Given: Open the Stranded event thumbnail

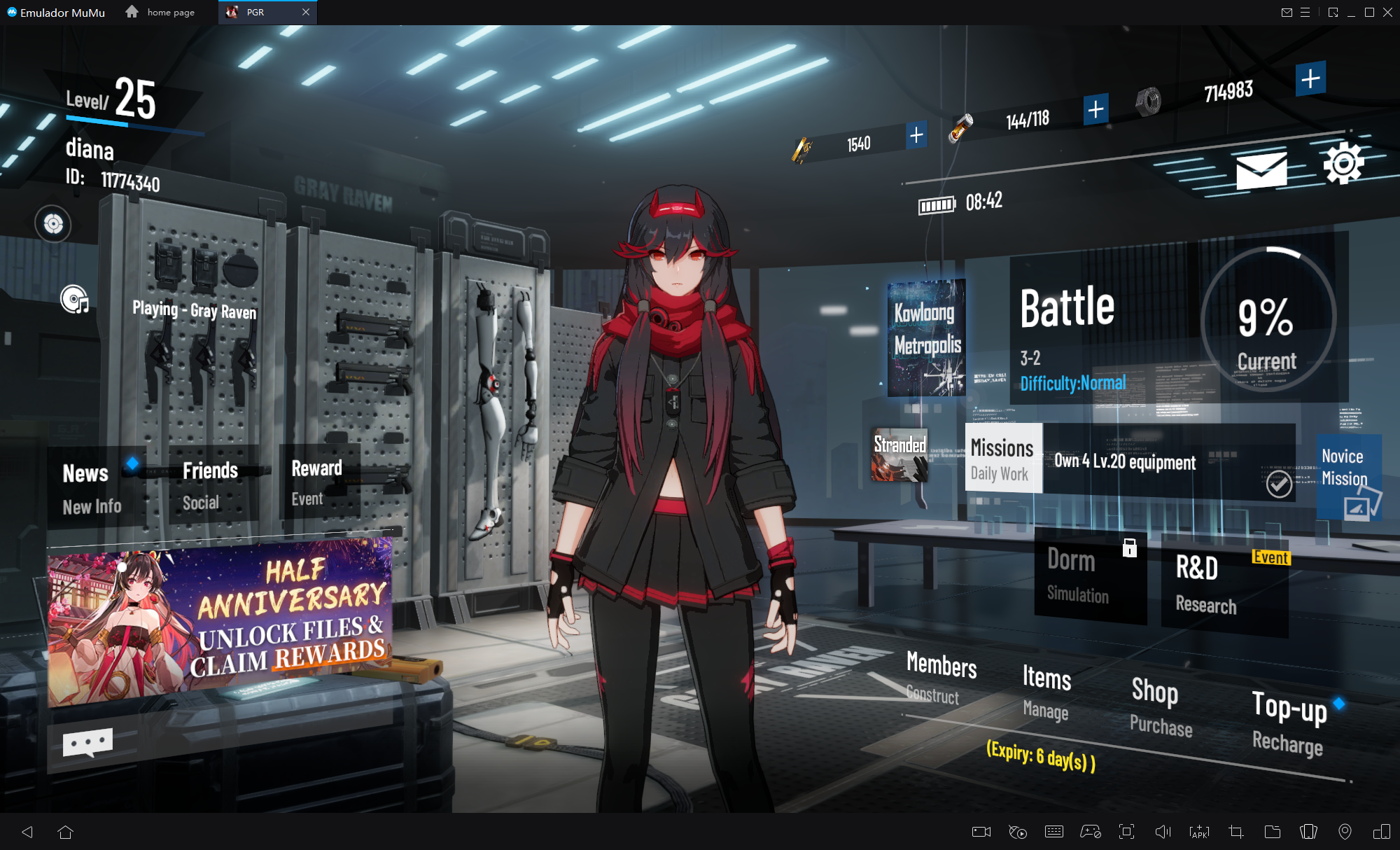Looking at the screenshot, I should (899, 455).
